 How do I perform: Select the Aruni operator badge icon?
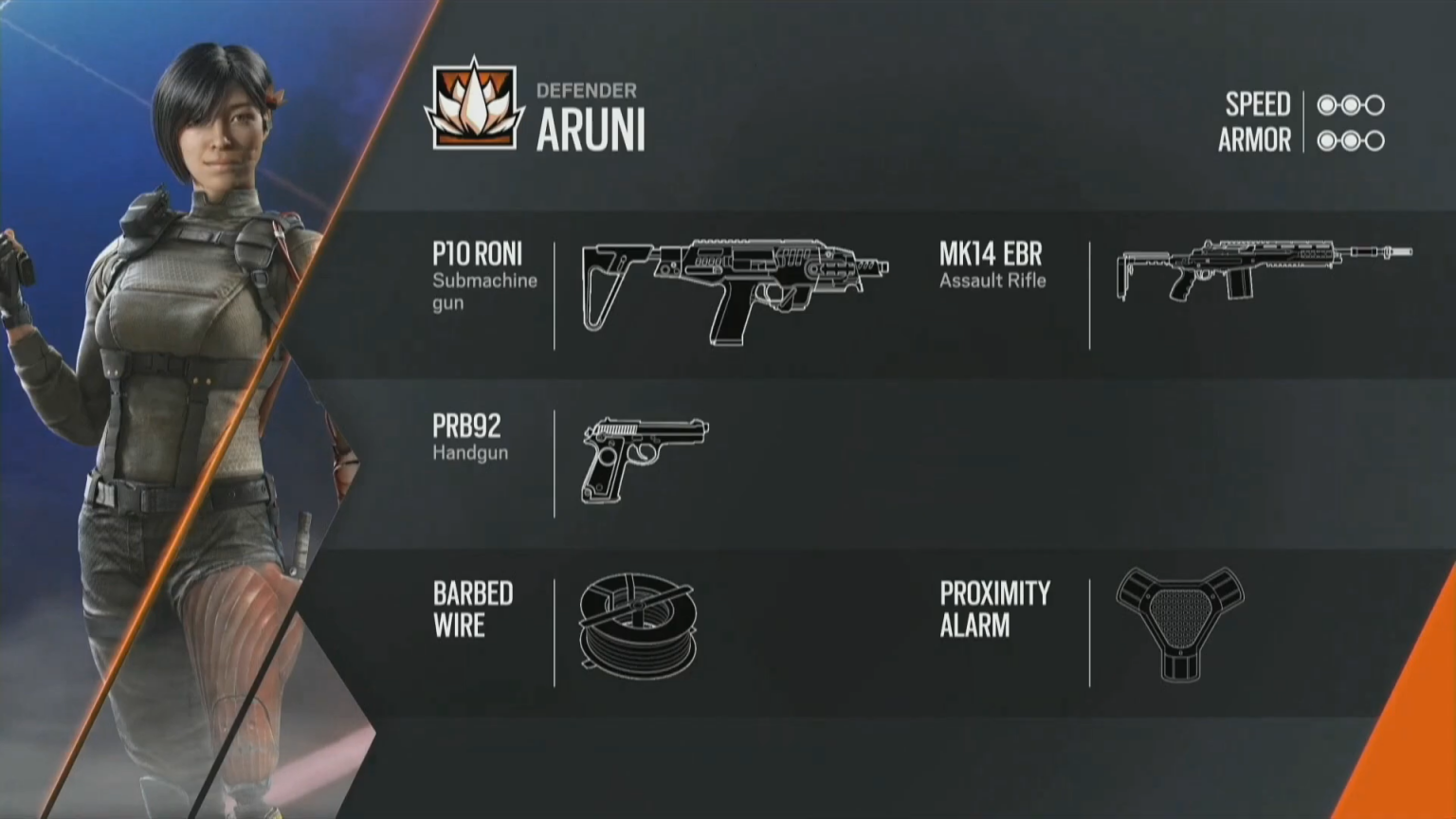pyautogui.click(x=474, y=104)
